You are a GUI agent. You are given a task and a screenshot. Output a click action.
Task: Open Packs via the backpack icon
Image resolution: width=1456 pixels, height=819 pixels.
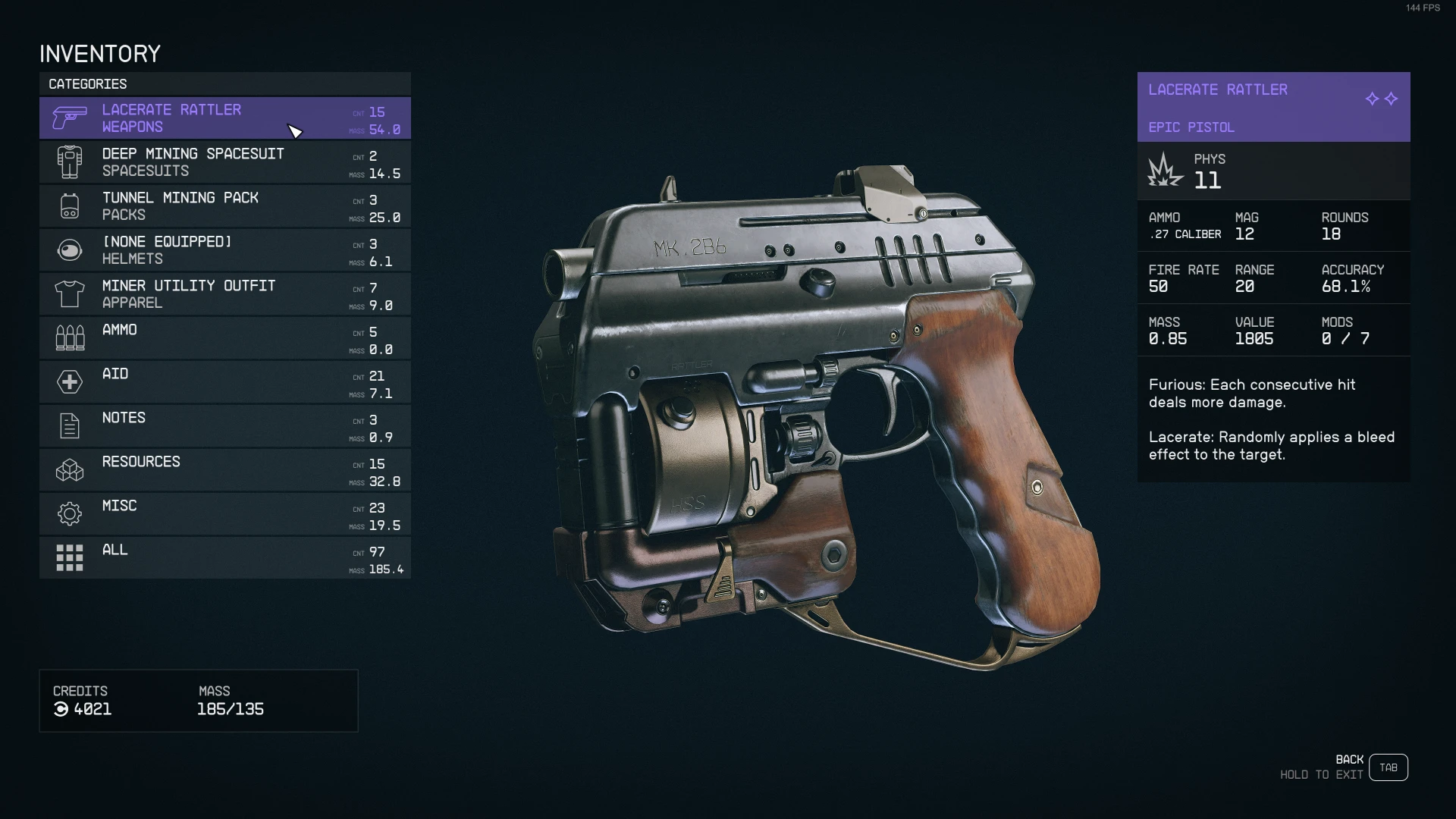coord(69,206)
